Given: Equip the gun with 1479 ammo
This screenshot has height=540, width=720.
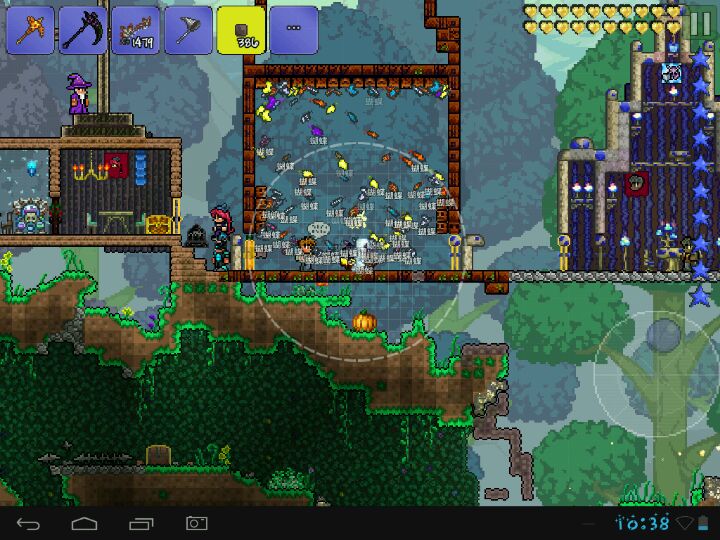Looking at the screenshot, I should coord(135,30).
